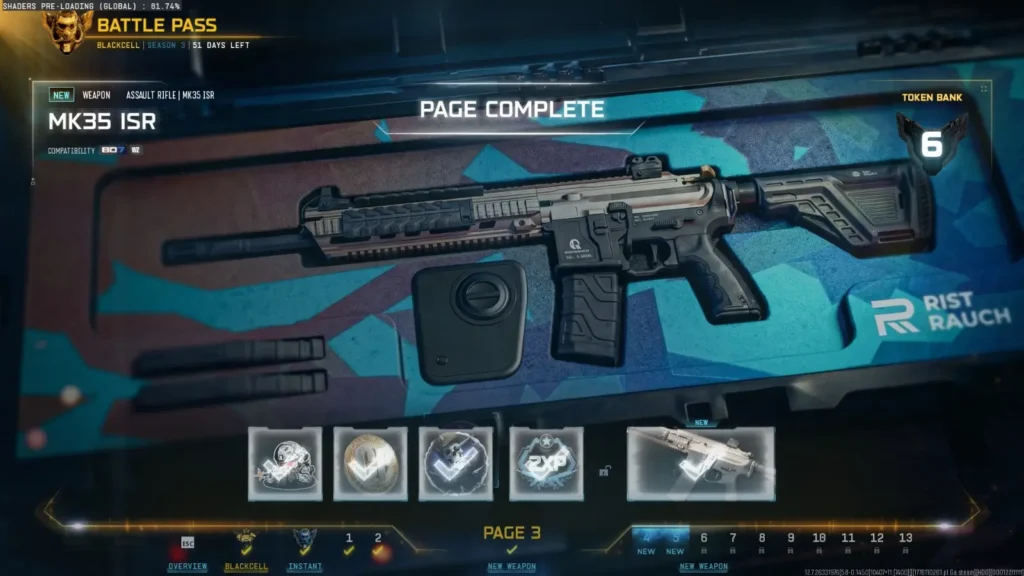Select the skull sticker reward tile
1024x576 pixels.
pos(285,464)
